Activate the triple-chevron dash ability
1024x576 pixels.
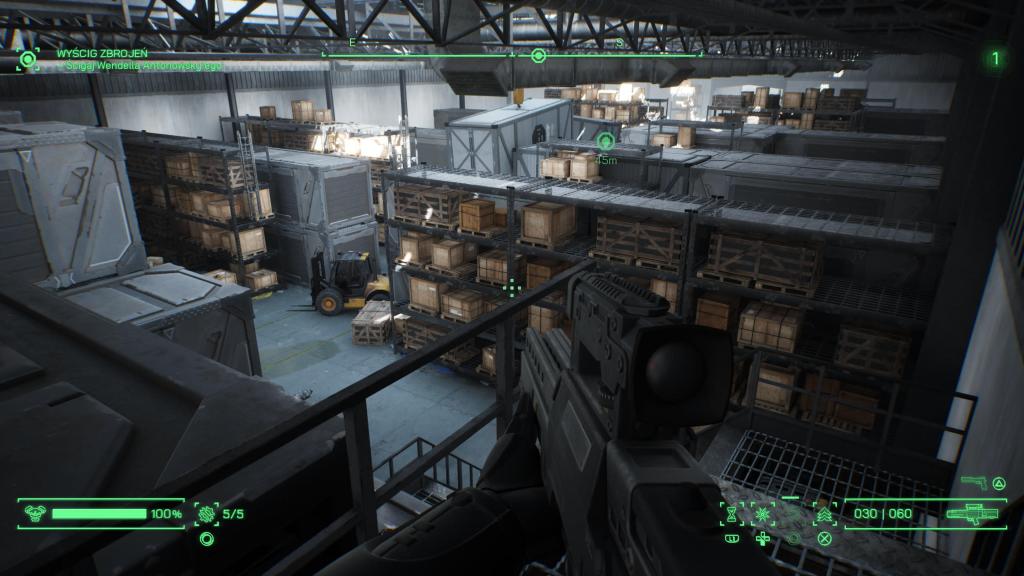[824, 514]
